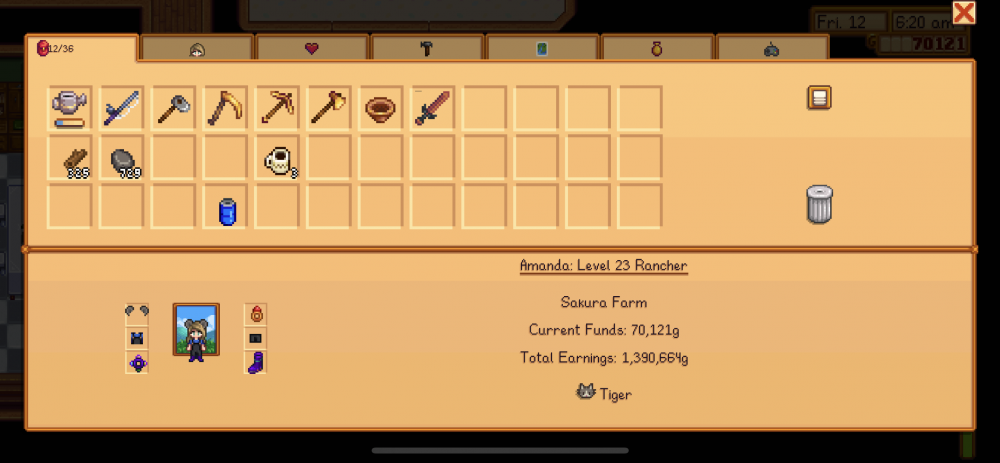This screenshot has width=1000, height=463.
Task: Select the purple boots equipment slot
Action: click(x=255, y=362)
